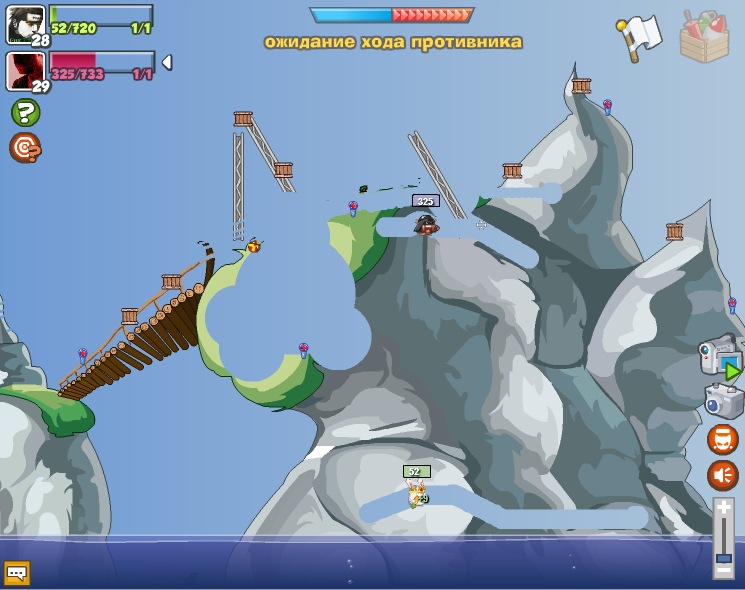Toggle sound with the orange speaker button
The height and width of the screenshot is (590, 745).
click(x=723, y=475)
